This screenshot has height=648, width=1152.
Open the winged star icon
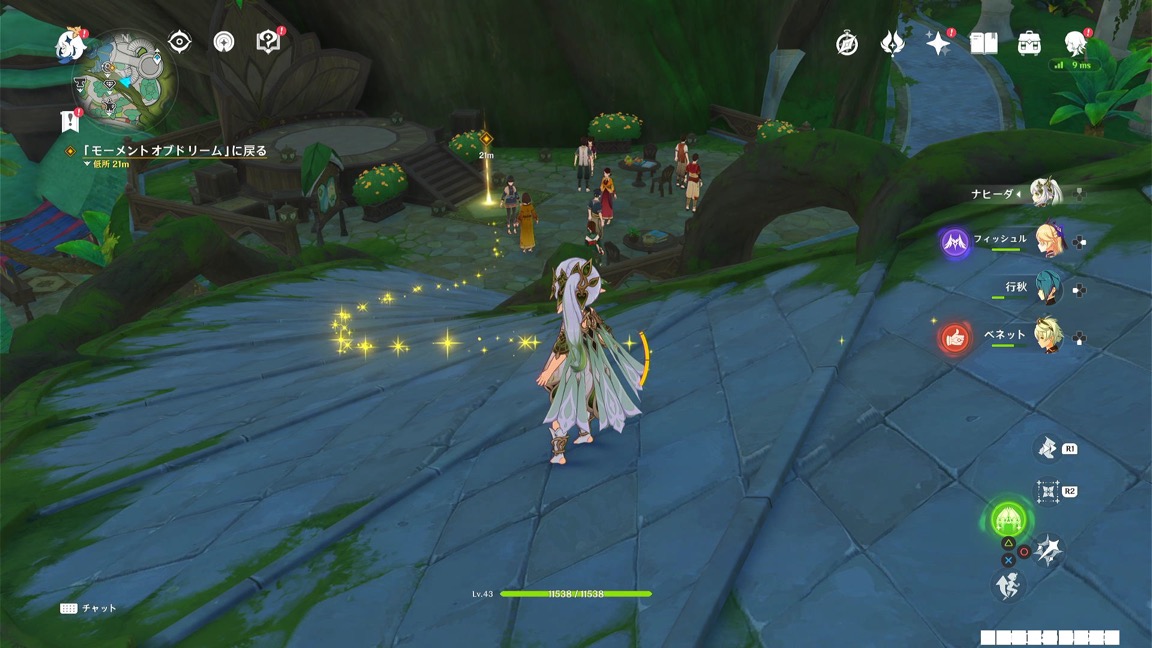[x=892, y=44]
